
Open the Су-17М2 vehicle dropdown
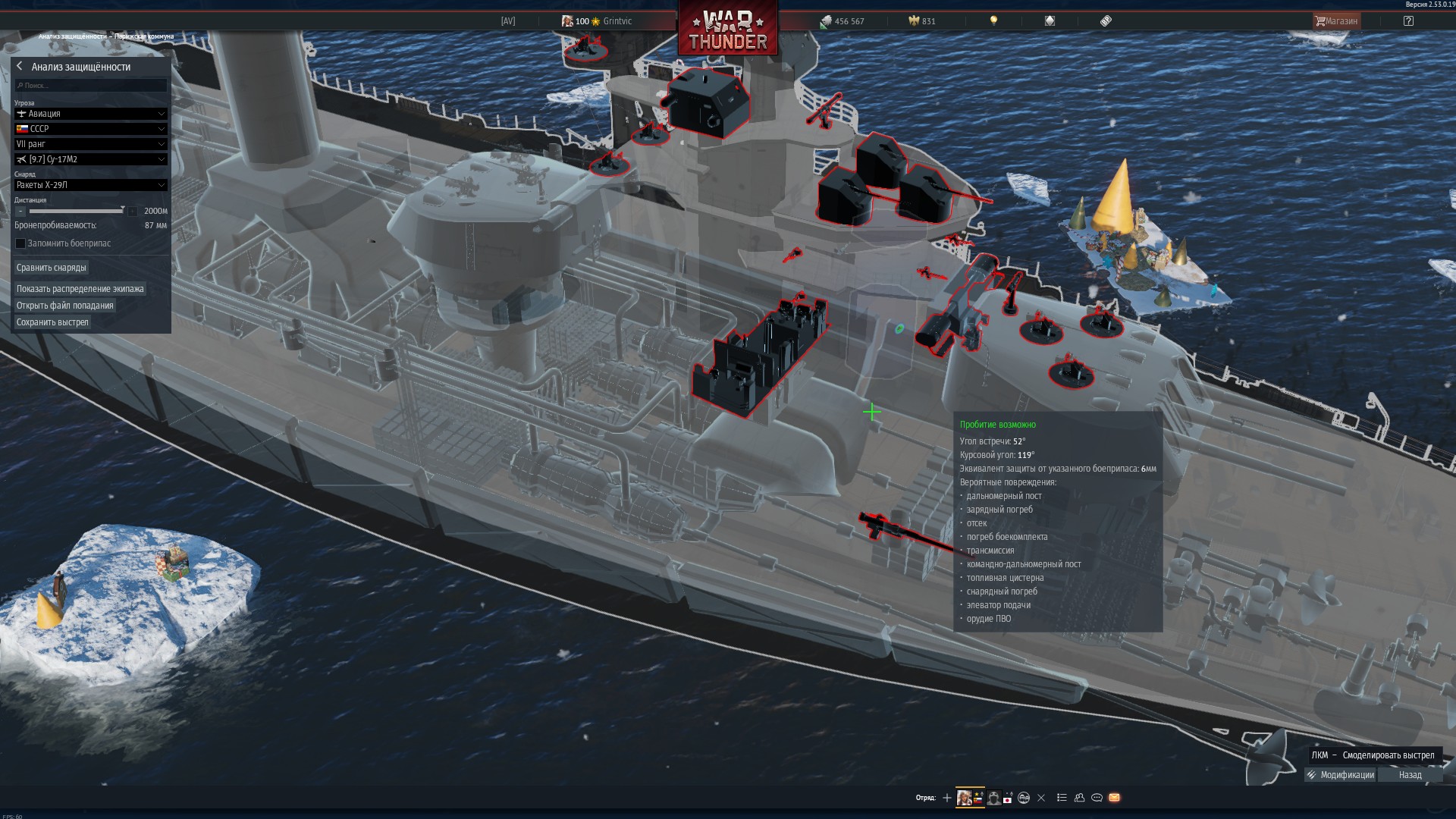pyautogui.click(x=90, y=159)
